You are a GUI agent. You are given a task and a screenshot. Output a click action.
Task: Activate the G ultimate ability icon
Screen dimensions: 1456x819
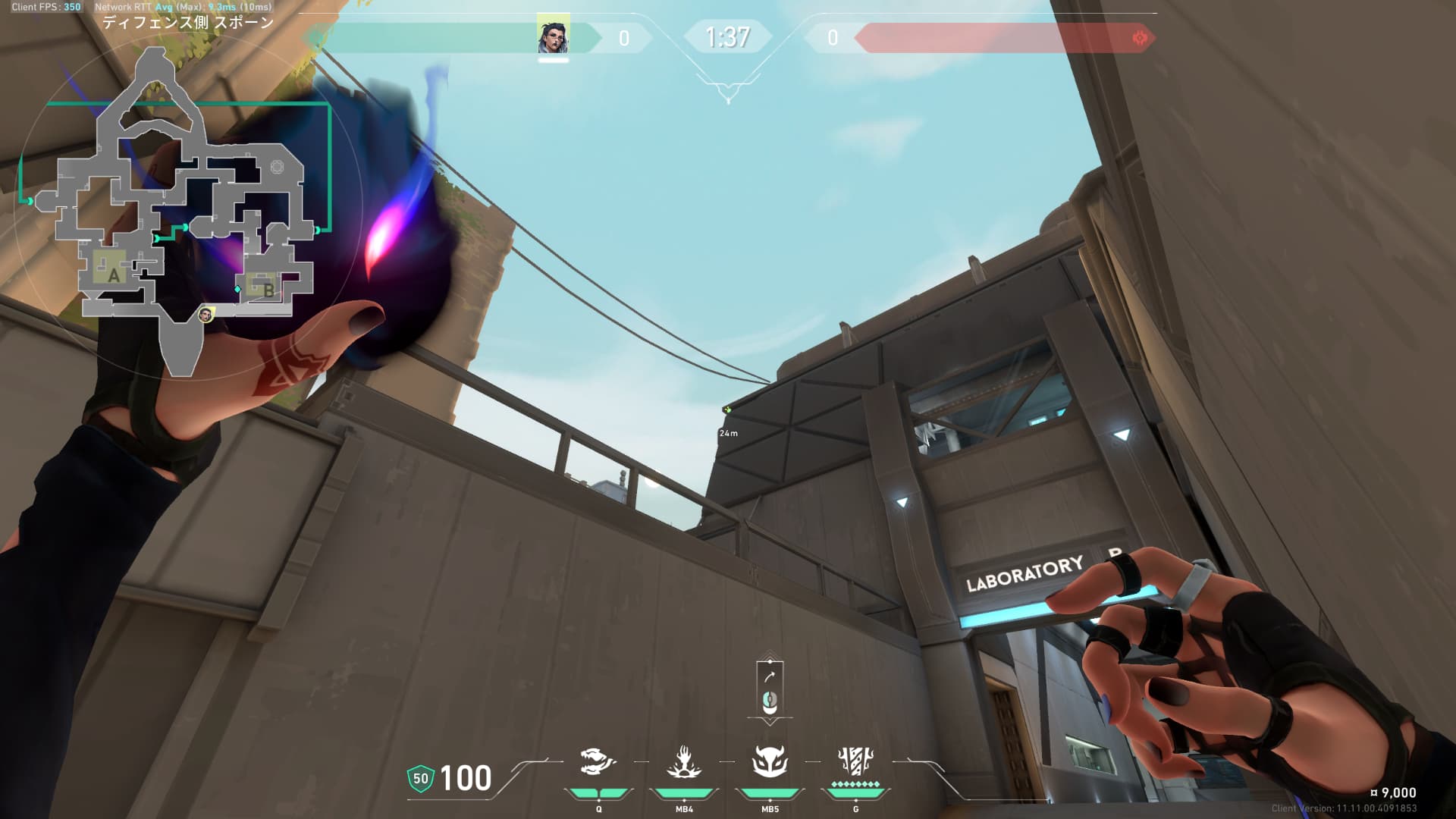pyautogui.click(x=855, y=761)
